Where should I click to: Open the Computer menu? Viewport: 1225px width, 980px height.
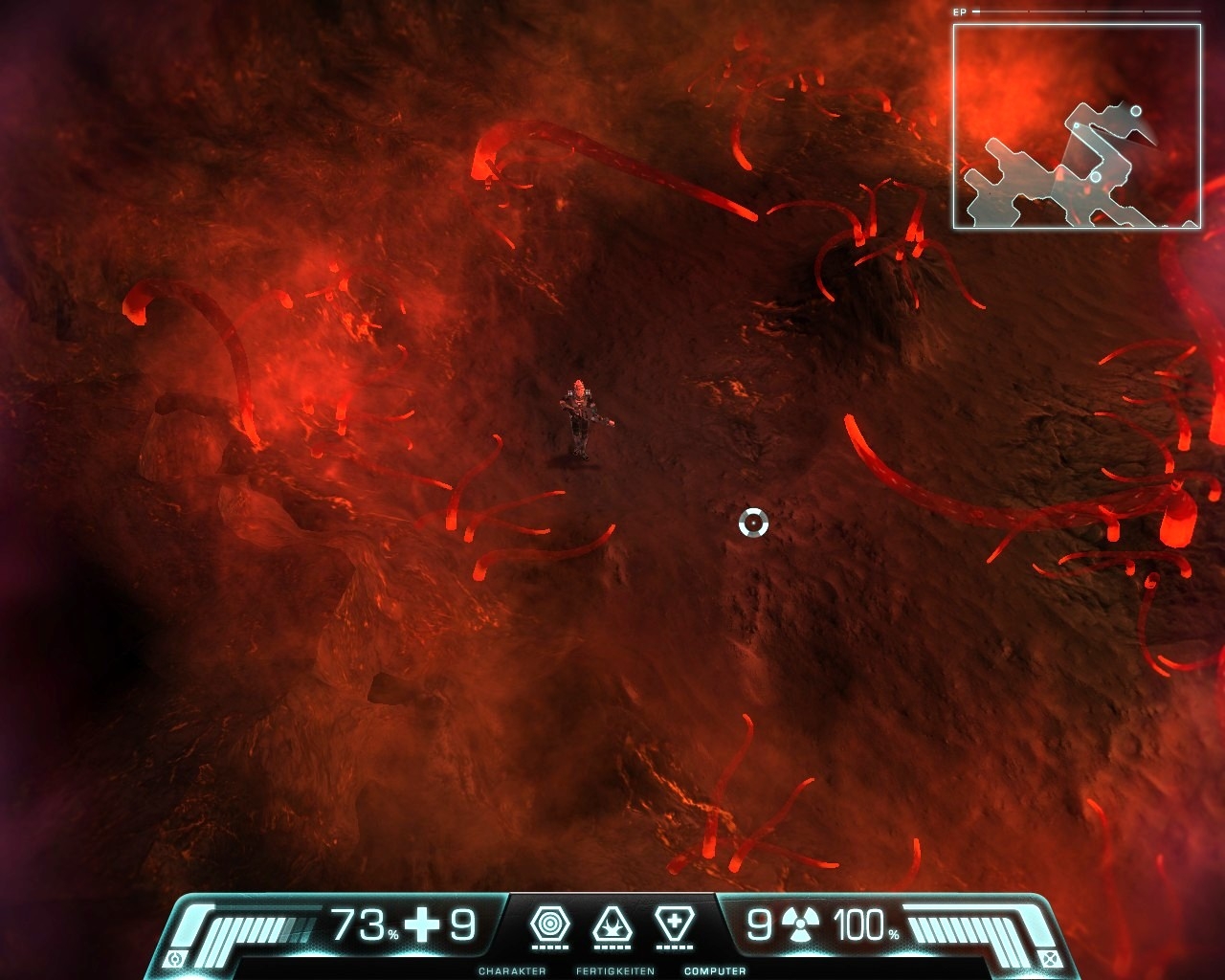(x=714, y=971)
